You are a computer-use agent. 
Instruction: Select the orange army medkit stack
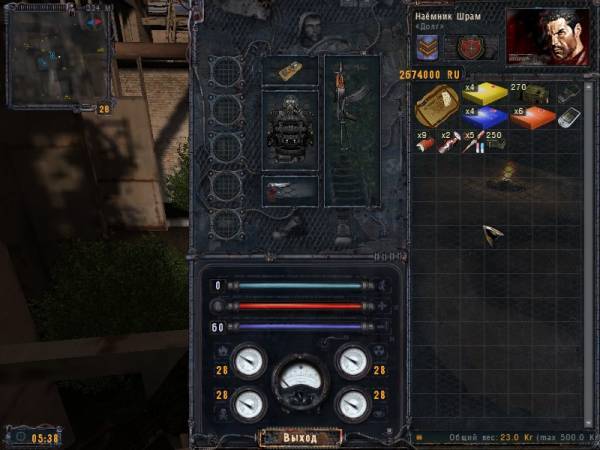click(x=531, y=118)
